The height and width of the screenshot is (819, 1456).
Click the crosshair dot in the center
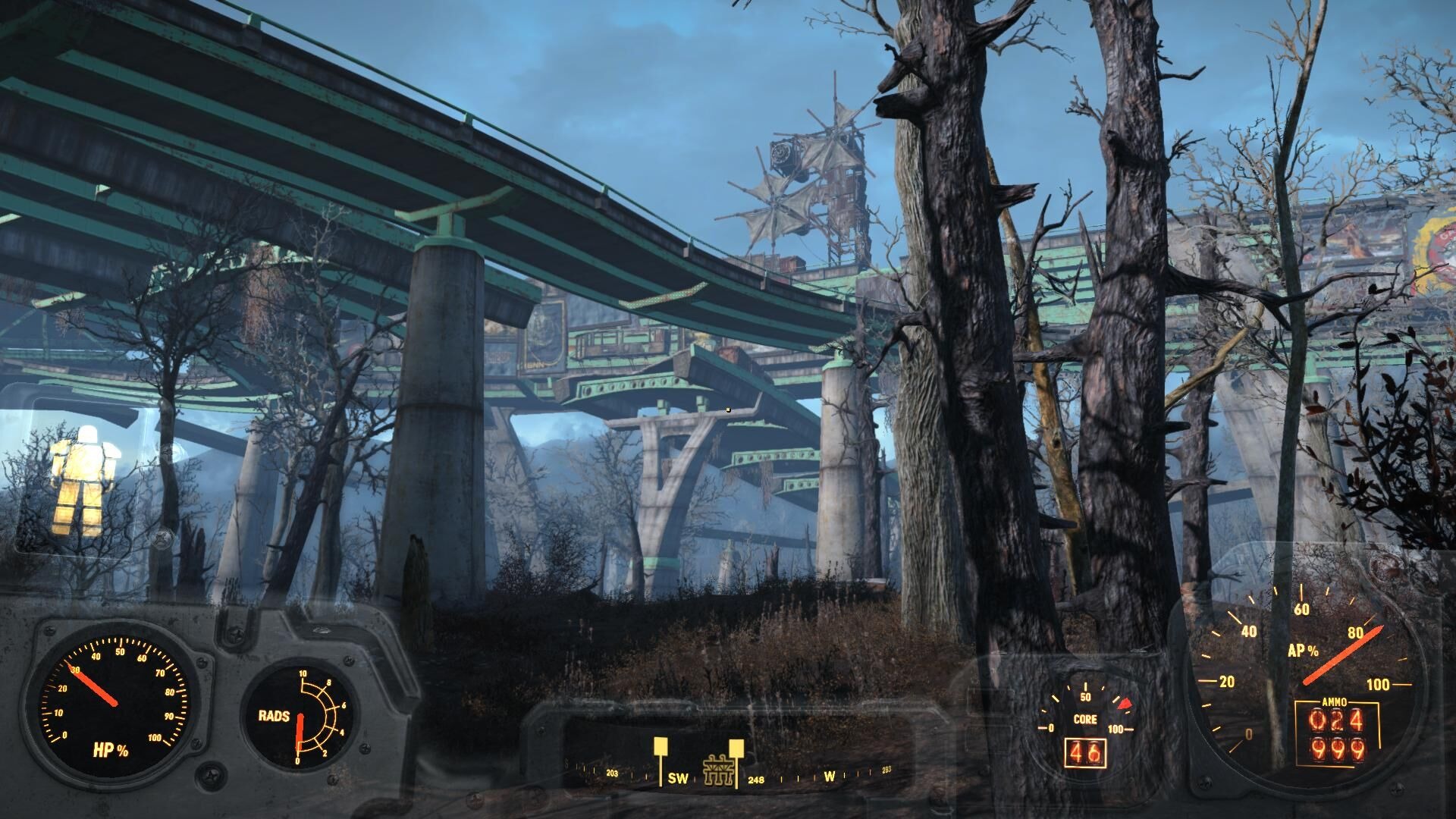coord(728,409)
